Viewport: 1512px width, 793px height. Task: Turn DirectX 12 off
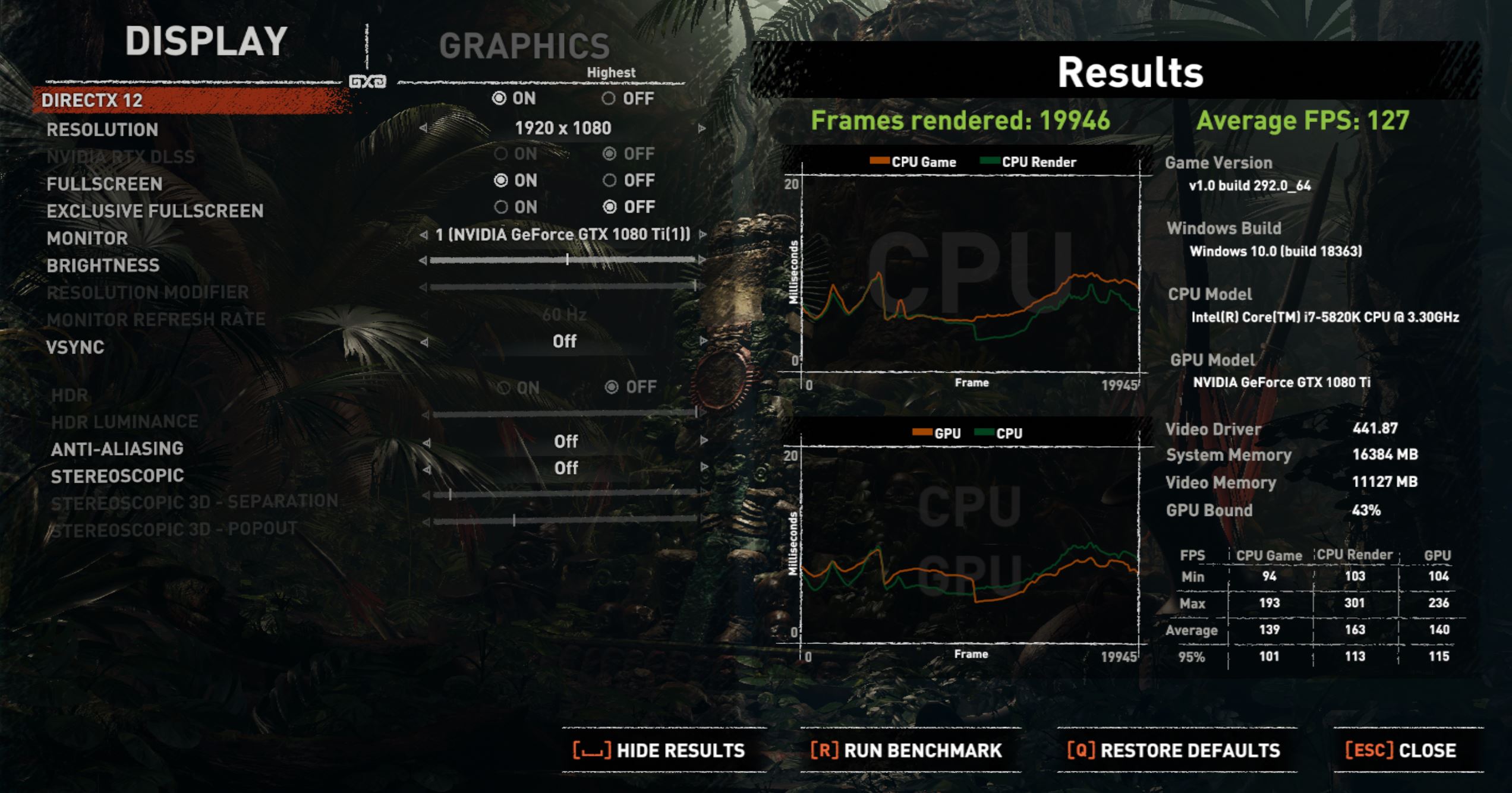(x=609, y=99)
